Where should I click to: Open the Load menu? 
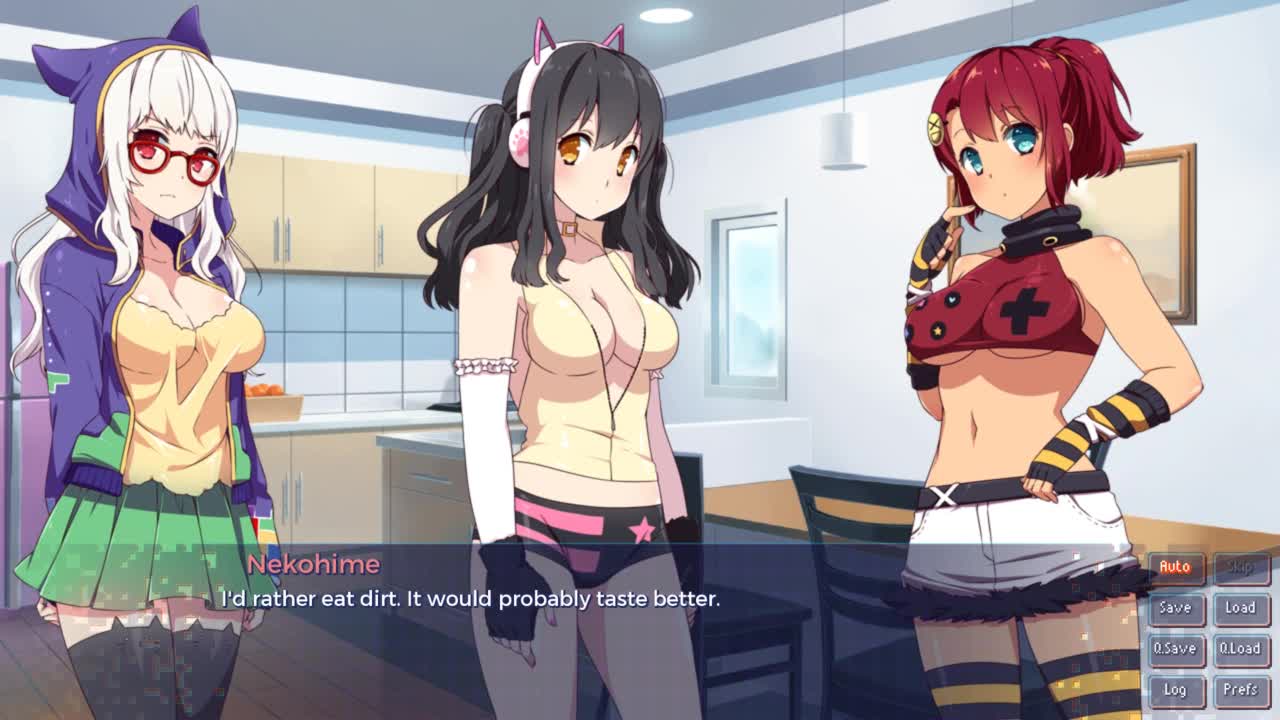pos(1240,608)
